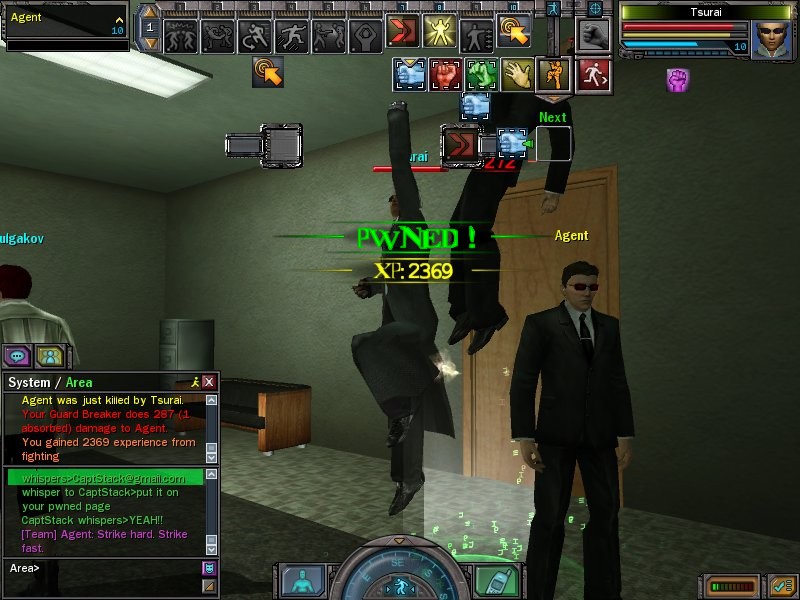Close the System / Area chat window
Image resolution: width=800 pixels, height=600 pixels.
209,382
